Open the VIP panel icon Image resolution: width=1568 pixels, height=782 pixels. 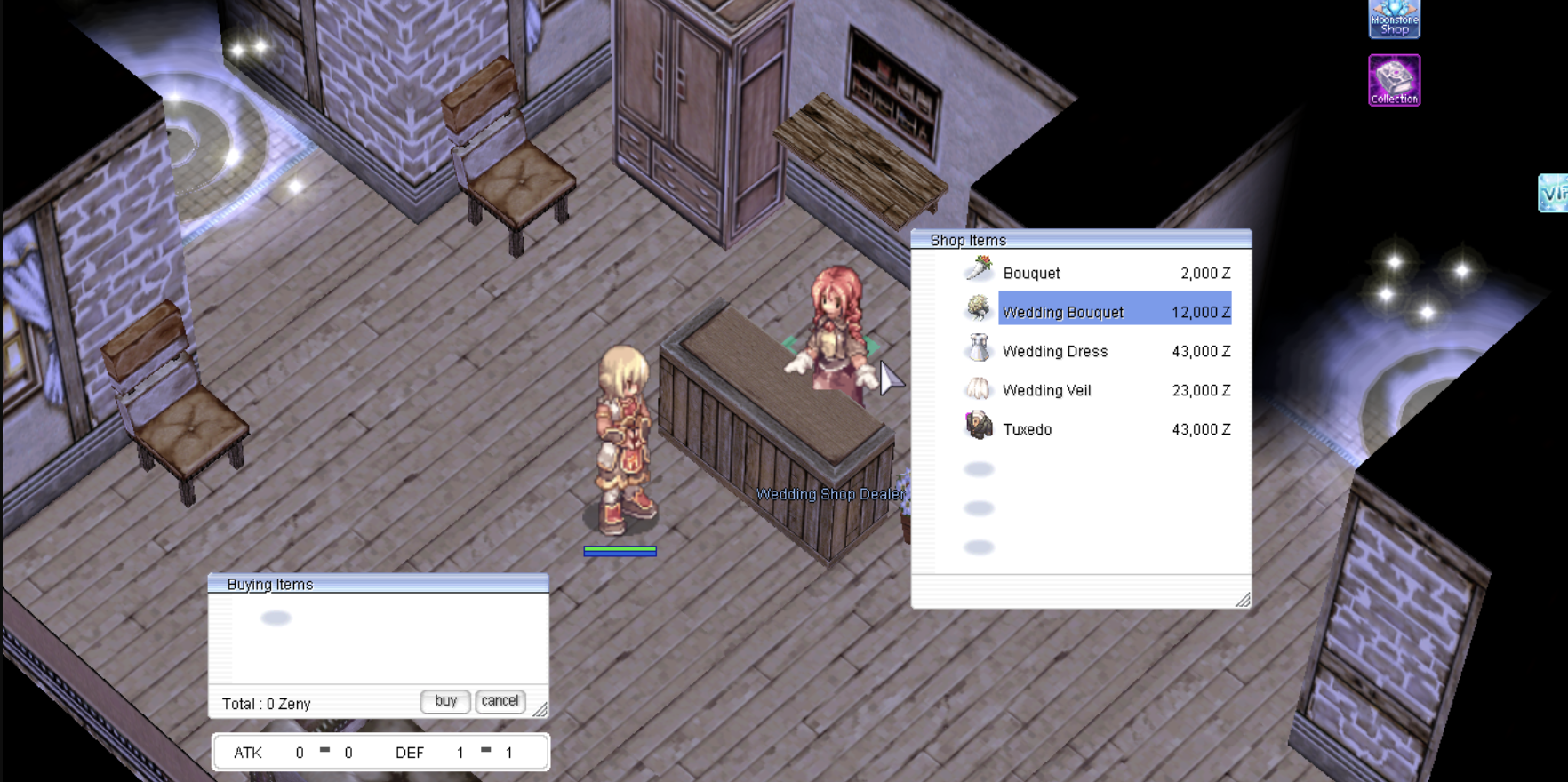pos(1553,193)
